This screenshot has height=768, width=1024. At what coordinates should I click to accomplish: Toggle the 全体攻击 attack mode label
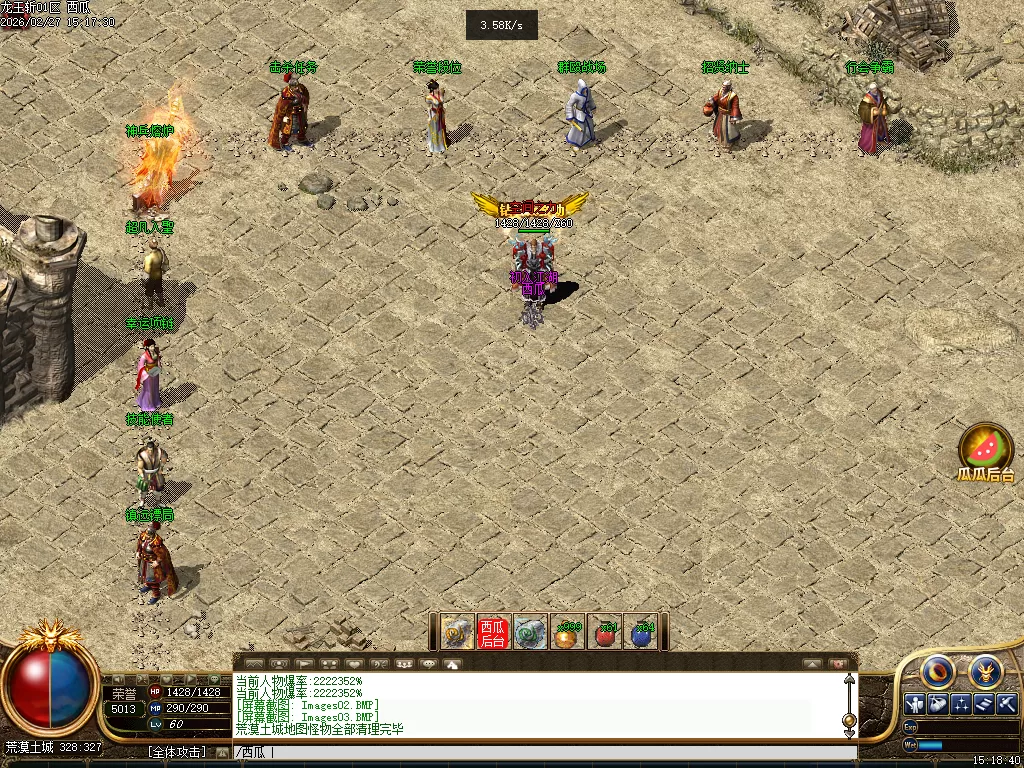pyautogui.click(x=177, y=752)
